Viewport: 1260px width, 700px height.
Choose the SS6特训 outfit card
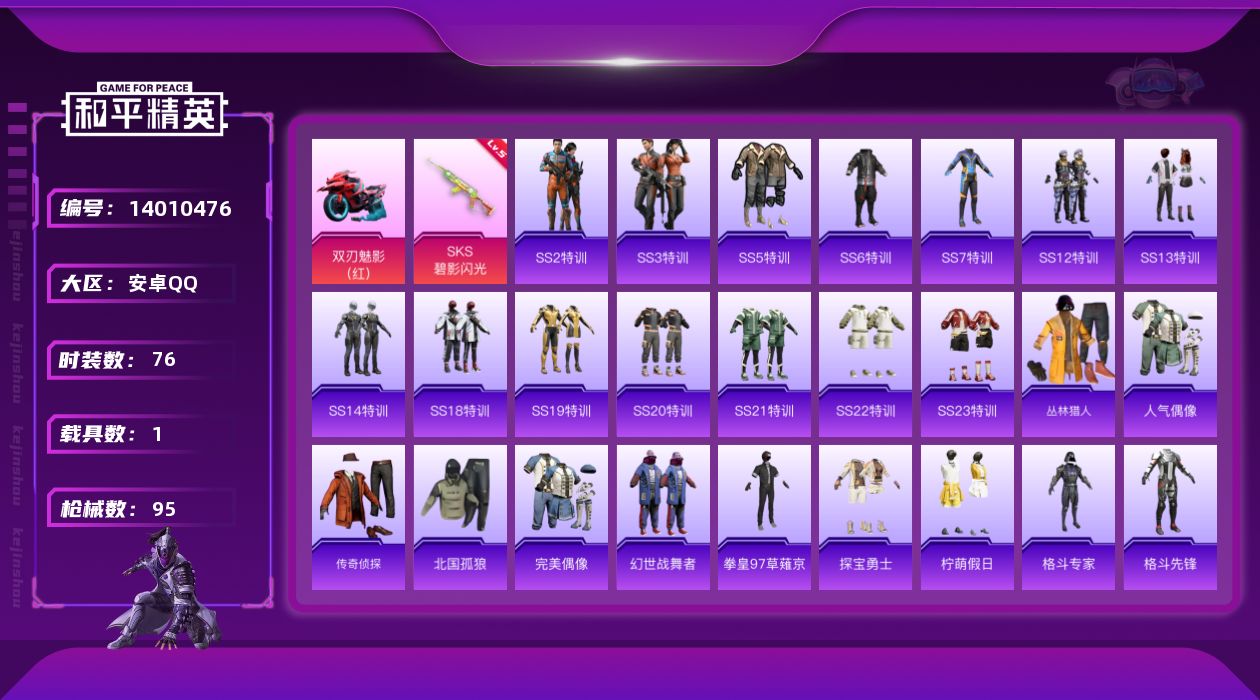point(865,211)
